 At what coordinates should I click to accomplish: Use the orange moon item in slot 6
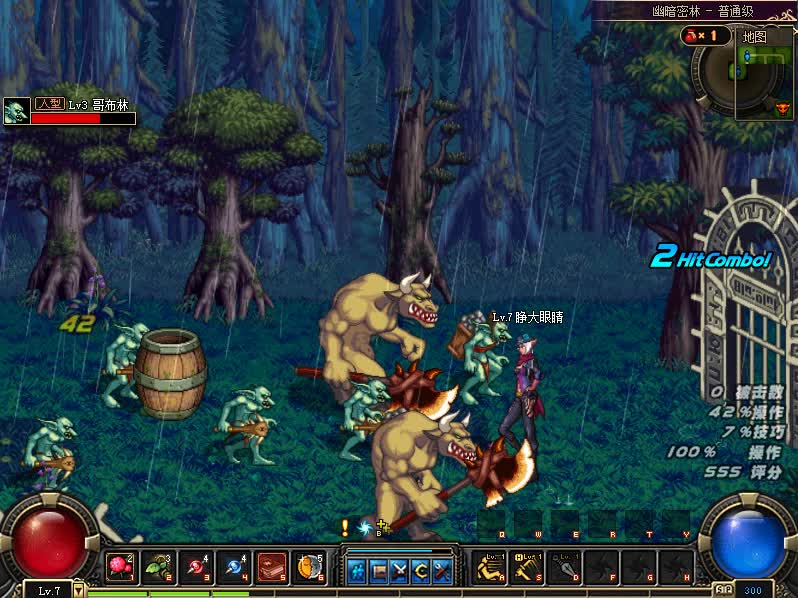tap(309, 568)
